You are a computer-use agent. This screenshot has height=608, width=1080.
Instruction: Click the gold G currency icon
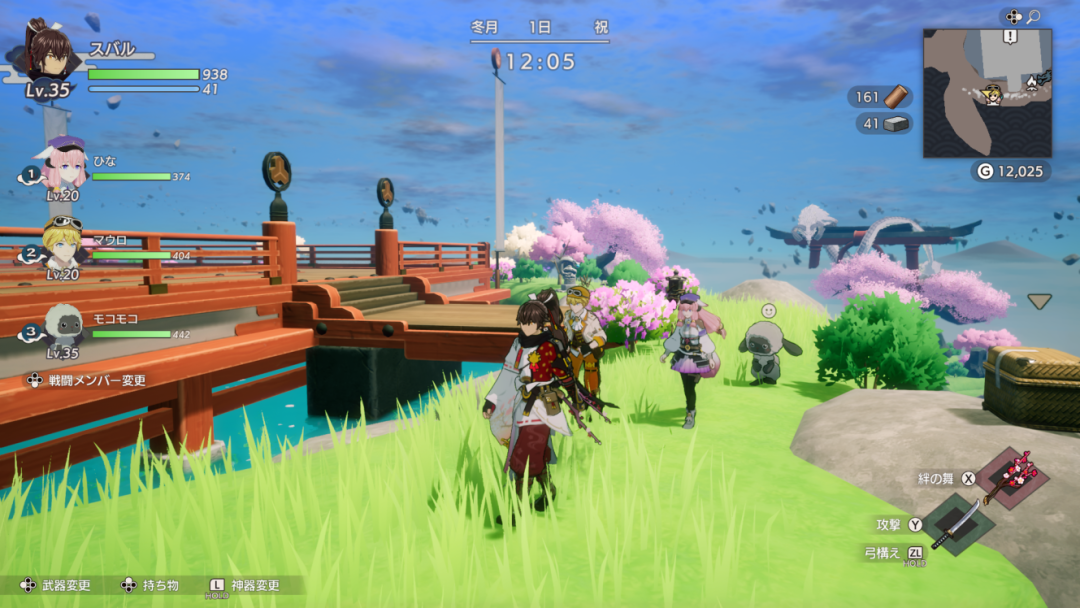coord(985,172)
